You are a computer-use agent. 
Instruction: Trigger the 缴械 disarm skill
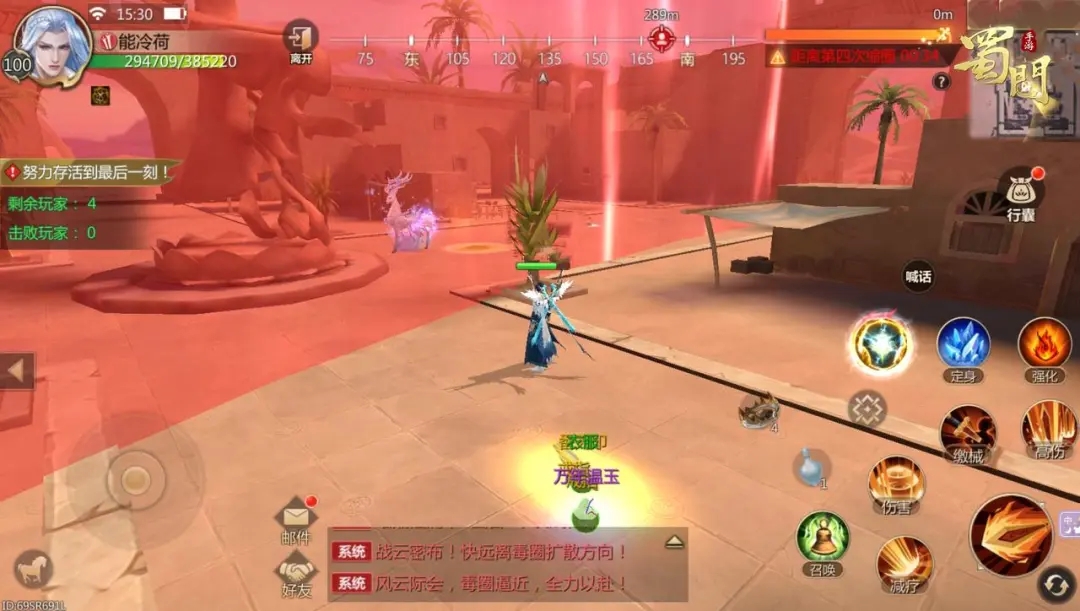click(967, 432)
